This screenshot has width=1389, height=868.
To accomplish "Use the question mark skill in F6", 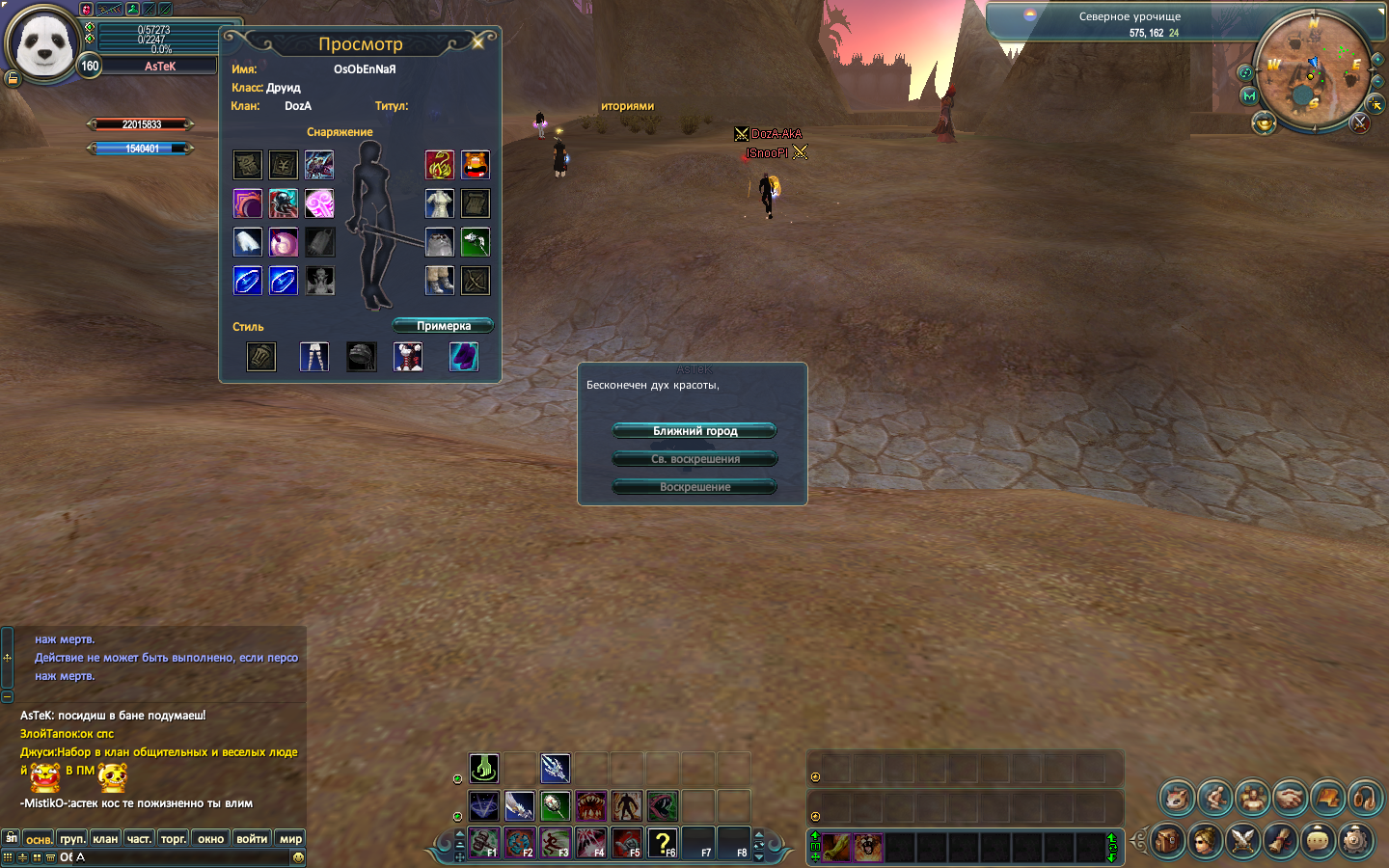I will point(663,843).
